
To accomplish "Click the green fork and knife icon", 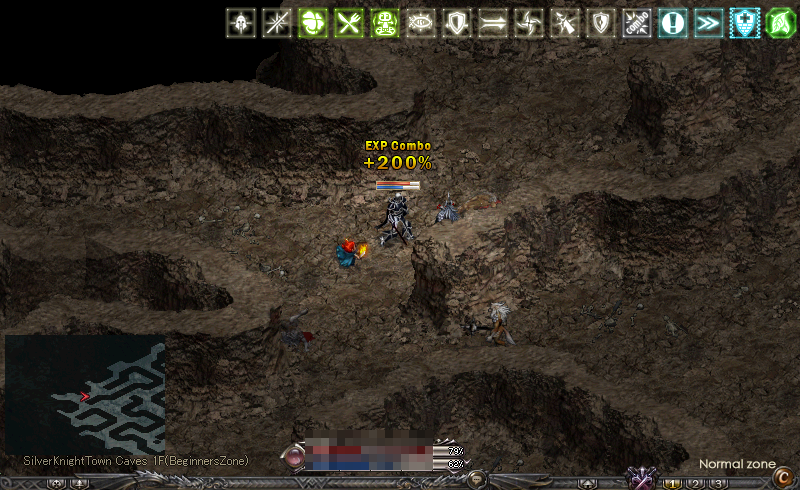I will pyautogui.click(x=349, y=23).
